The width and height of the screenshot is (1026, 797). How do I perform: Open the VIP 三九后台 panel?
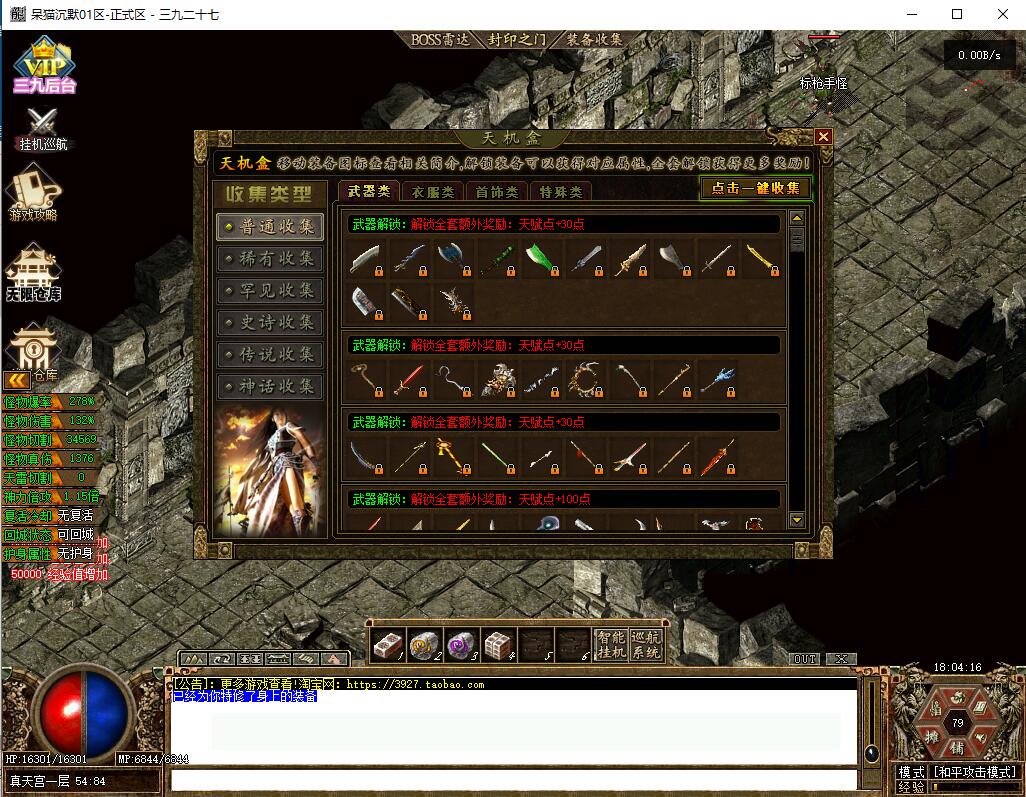click(44, 67)
